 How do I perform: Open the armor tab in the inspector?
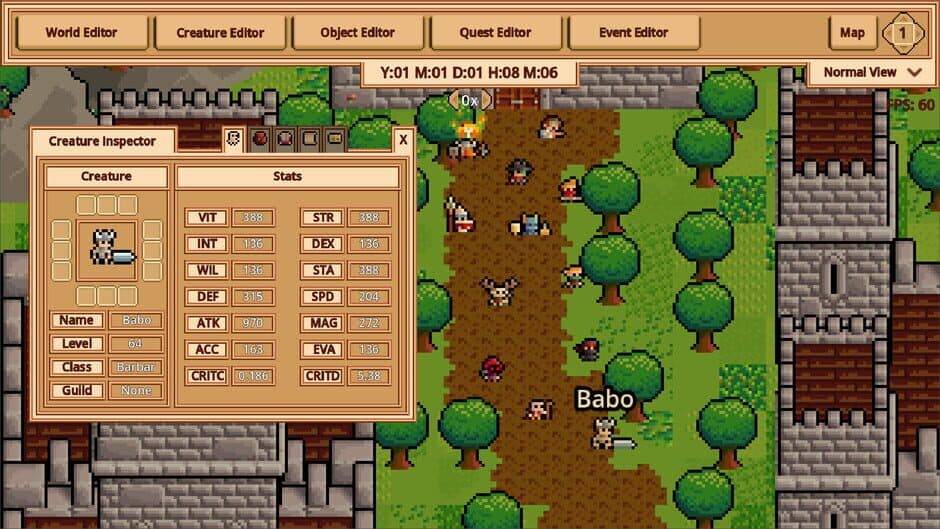(285, 140)
